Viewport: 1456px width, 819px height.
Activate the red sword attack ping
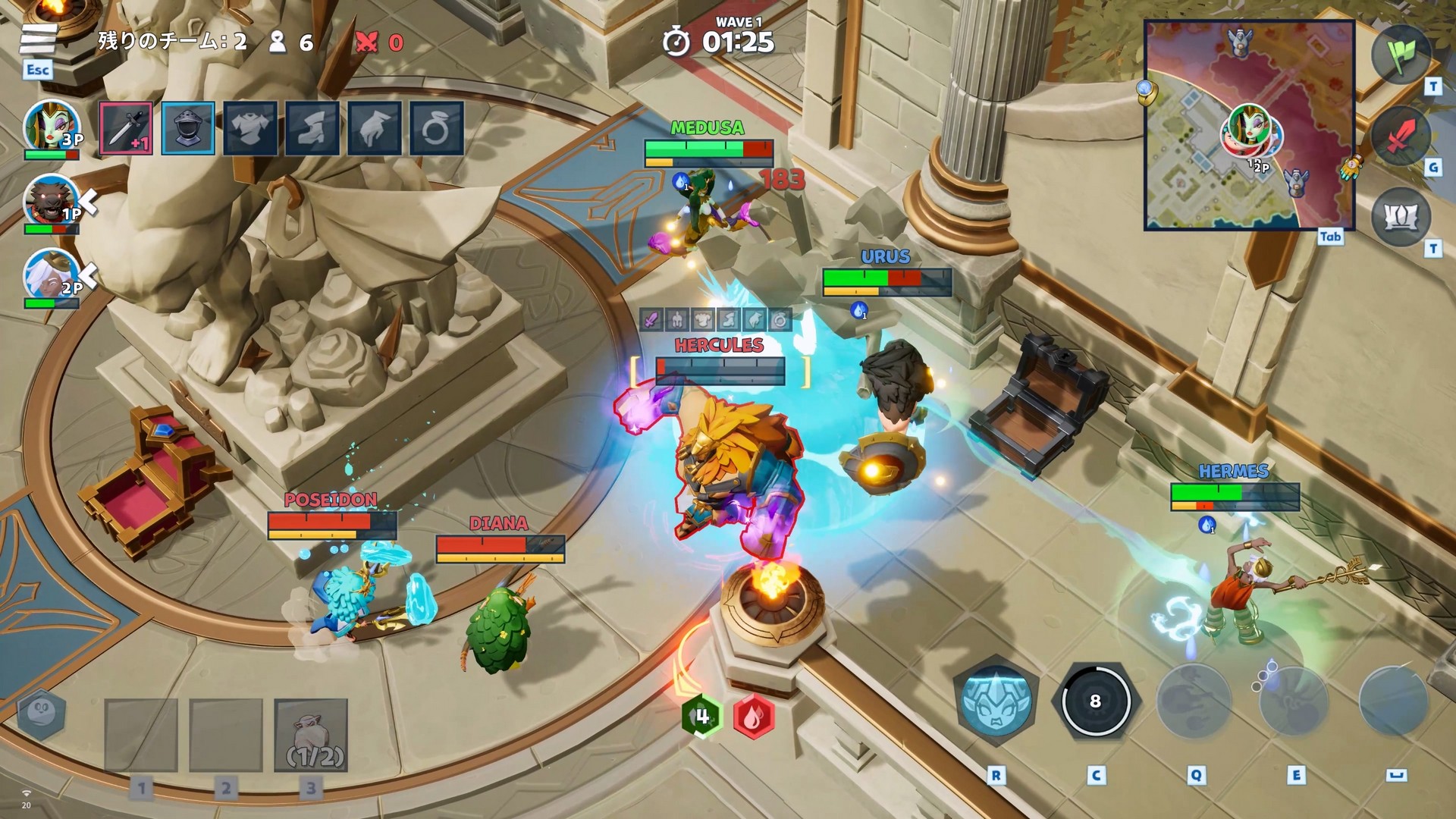click(x=1400, y=136)
